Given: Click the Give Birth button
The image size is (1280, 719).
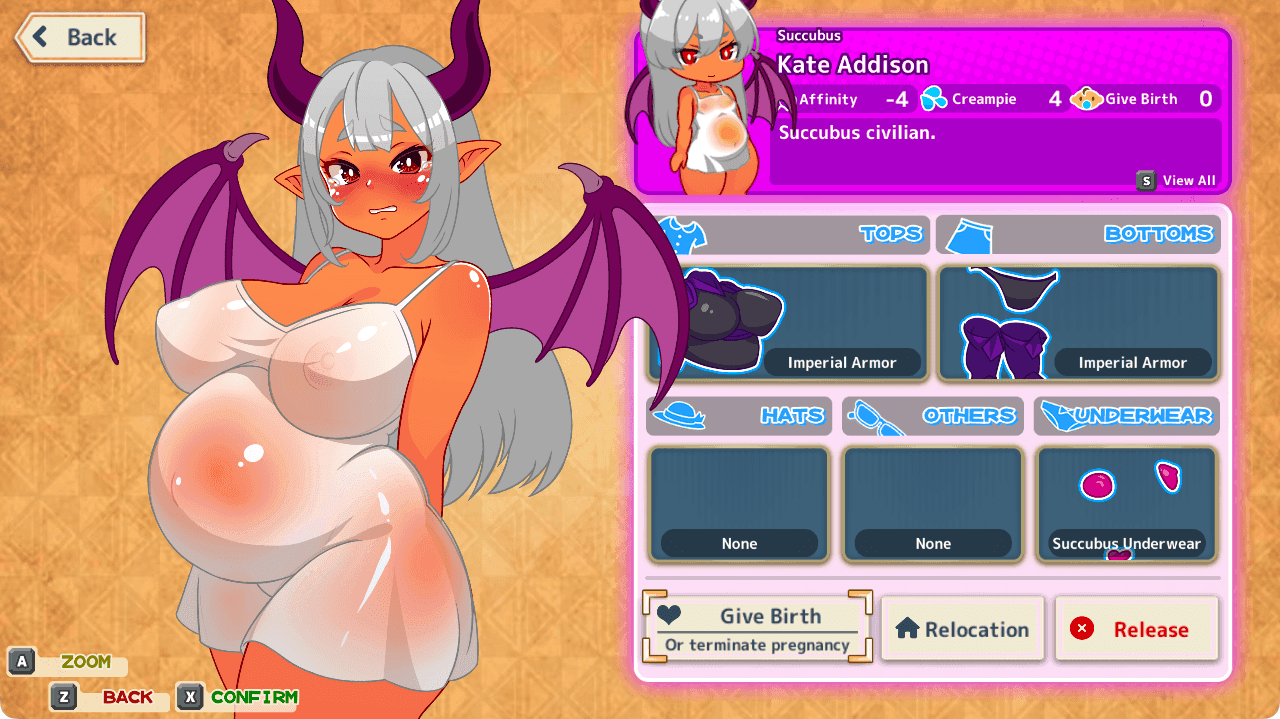Looking at the screenshot, I should click(x=758, y=628).
